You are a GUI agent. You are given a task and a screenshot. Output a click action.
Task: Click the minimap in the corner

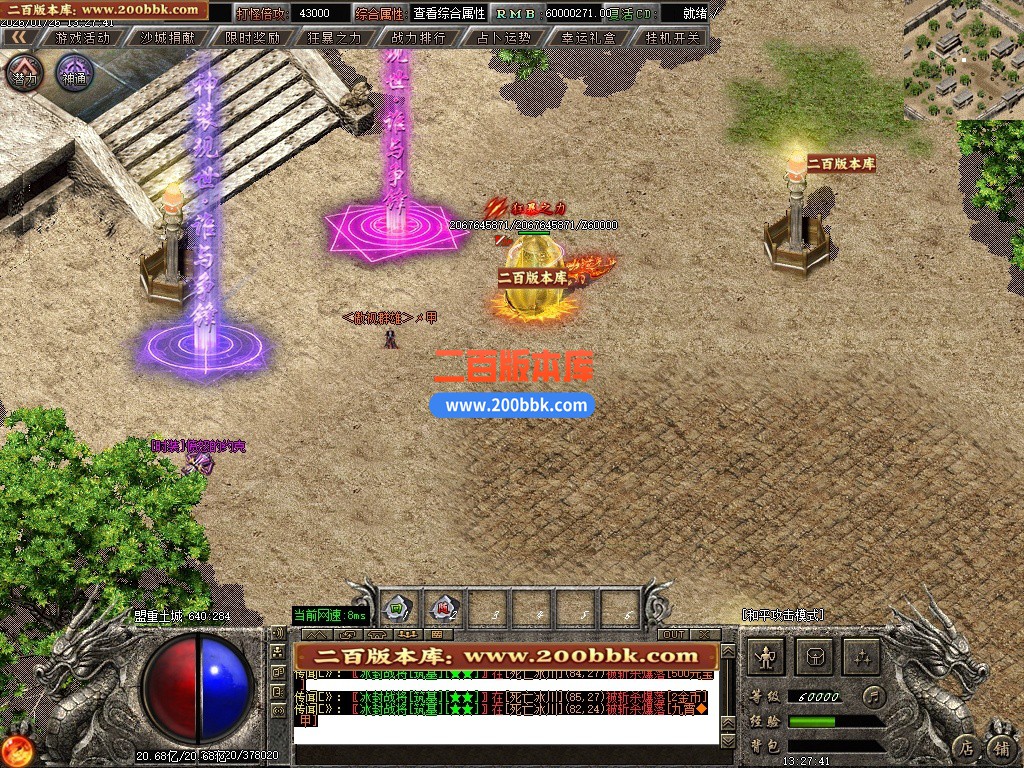pyautogui.click(x=963, y=60)
